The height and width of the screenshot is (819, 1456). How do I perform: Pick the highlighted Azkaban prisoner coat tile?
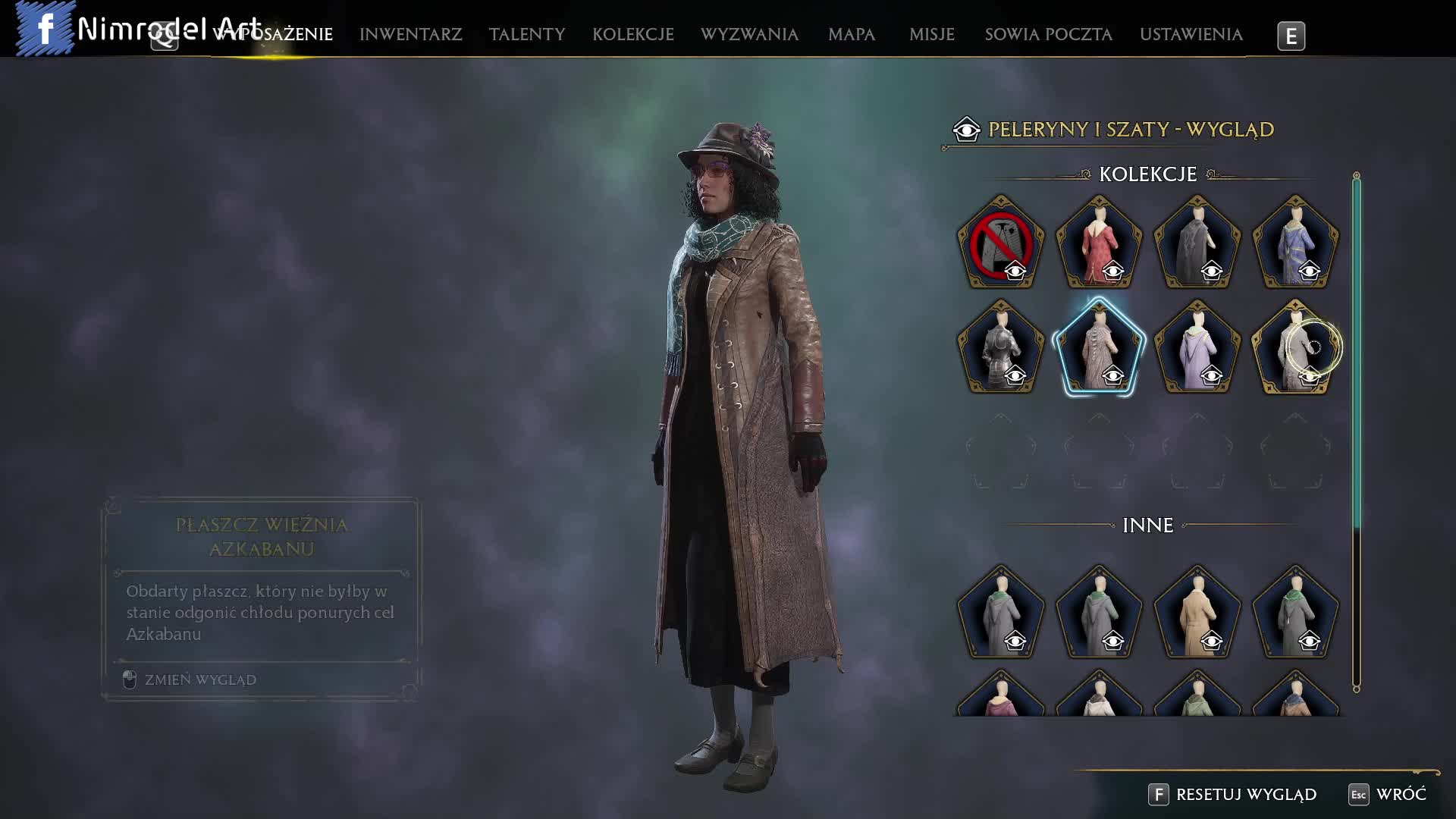[x=1099, y=348]
